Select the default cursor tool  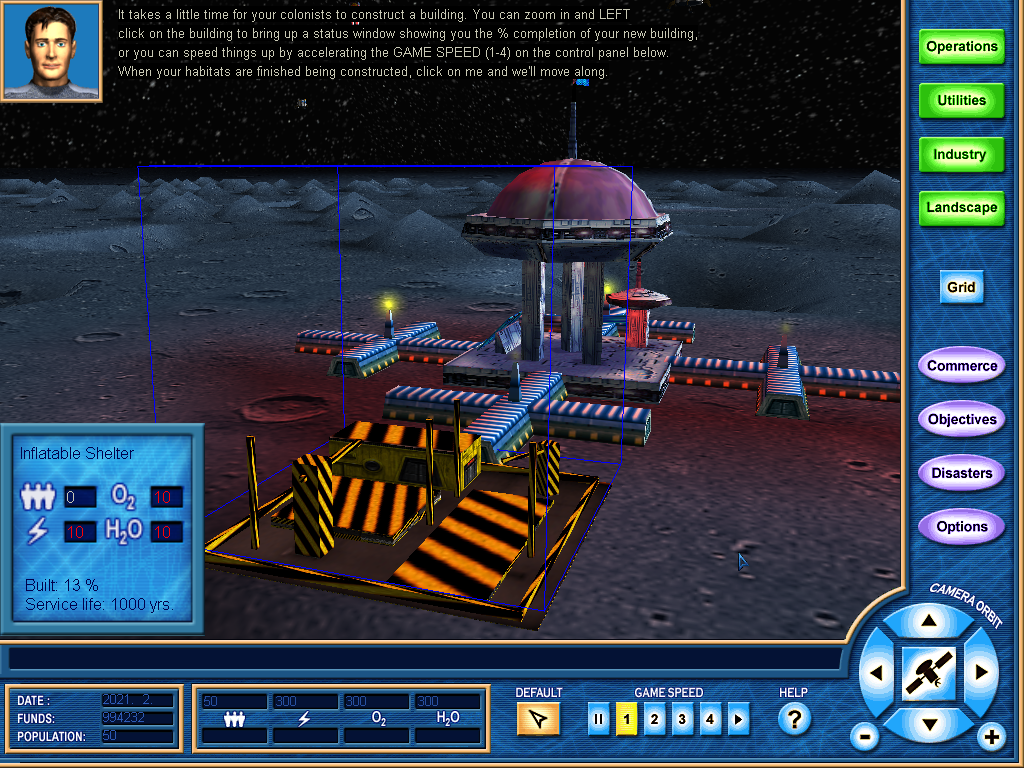[538, 720]
